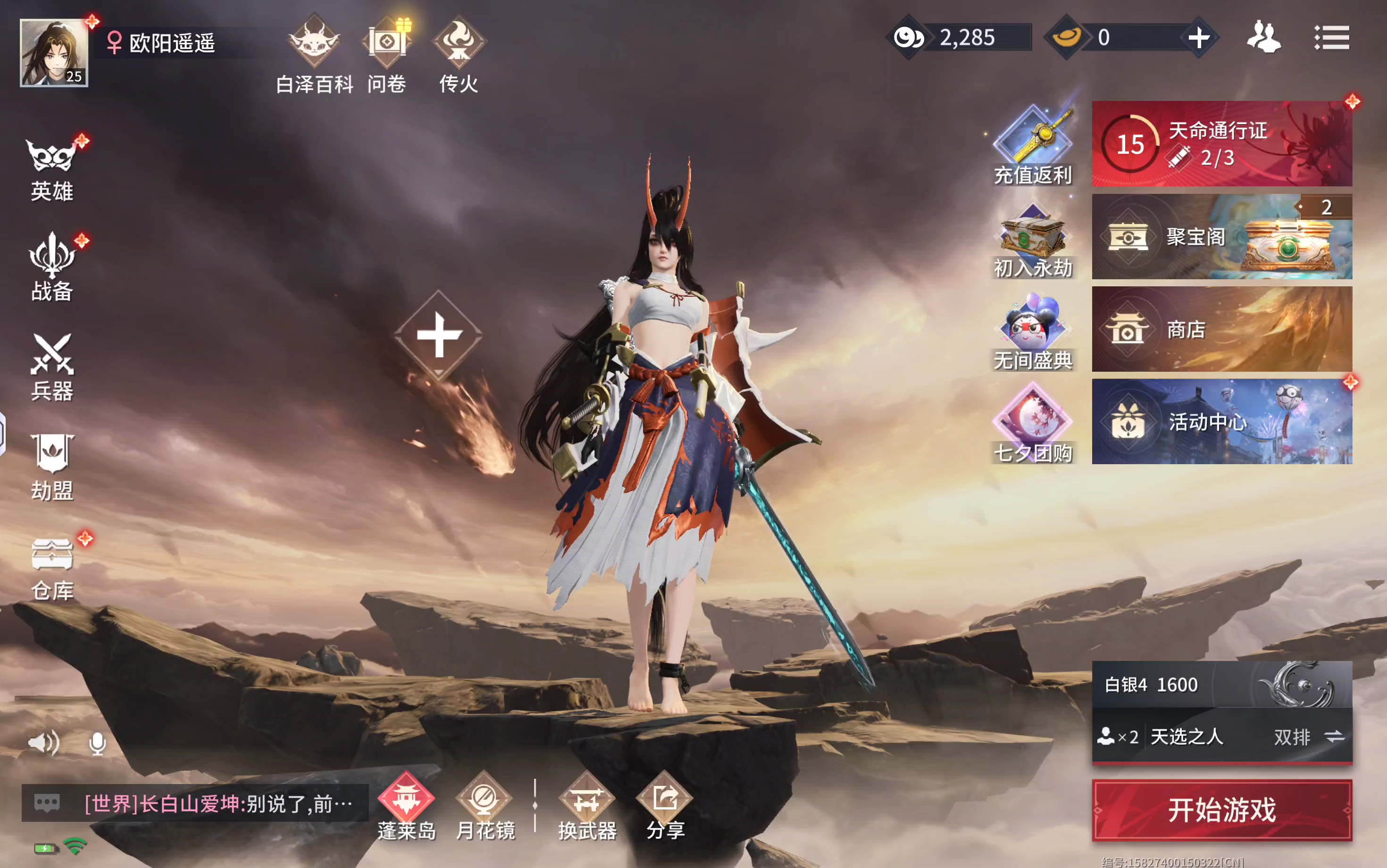
Task: Open the main list menu icon
Action: (1331, 38)
